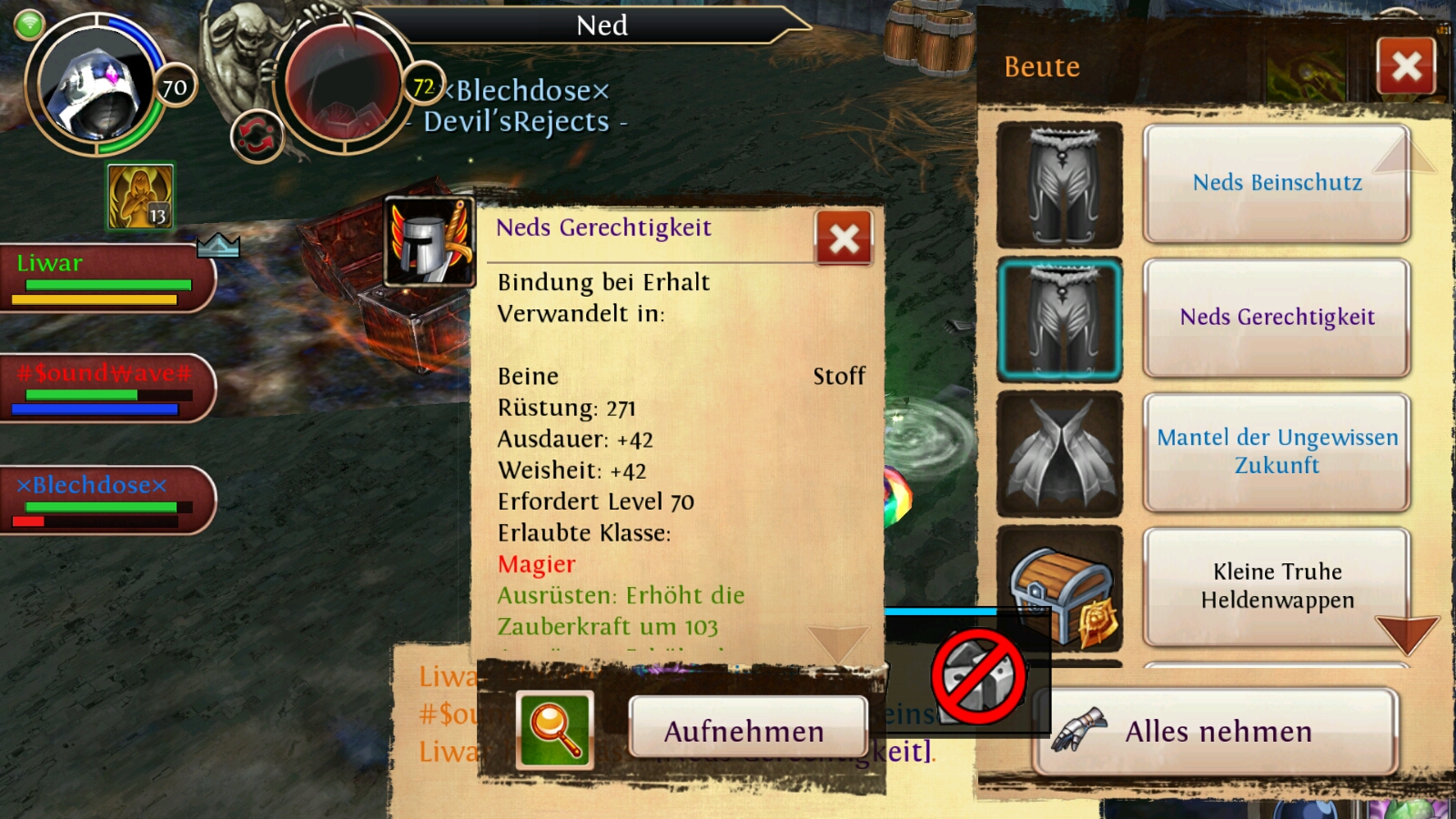Viewport: 1456px width, 819px height.
Task: Select party member #$oundWave# frame
Action: [106, 389]
